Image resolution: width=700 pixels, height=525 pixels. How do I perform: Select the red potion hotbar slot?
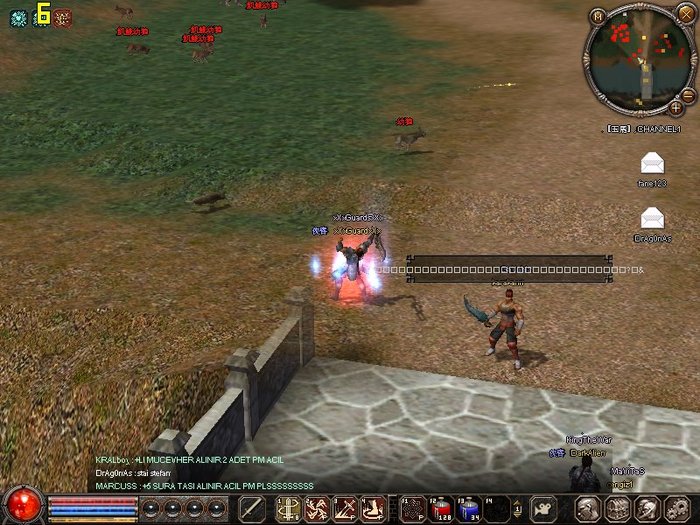coord(440,508)
